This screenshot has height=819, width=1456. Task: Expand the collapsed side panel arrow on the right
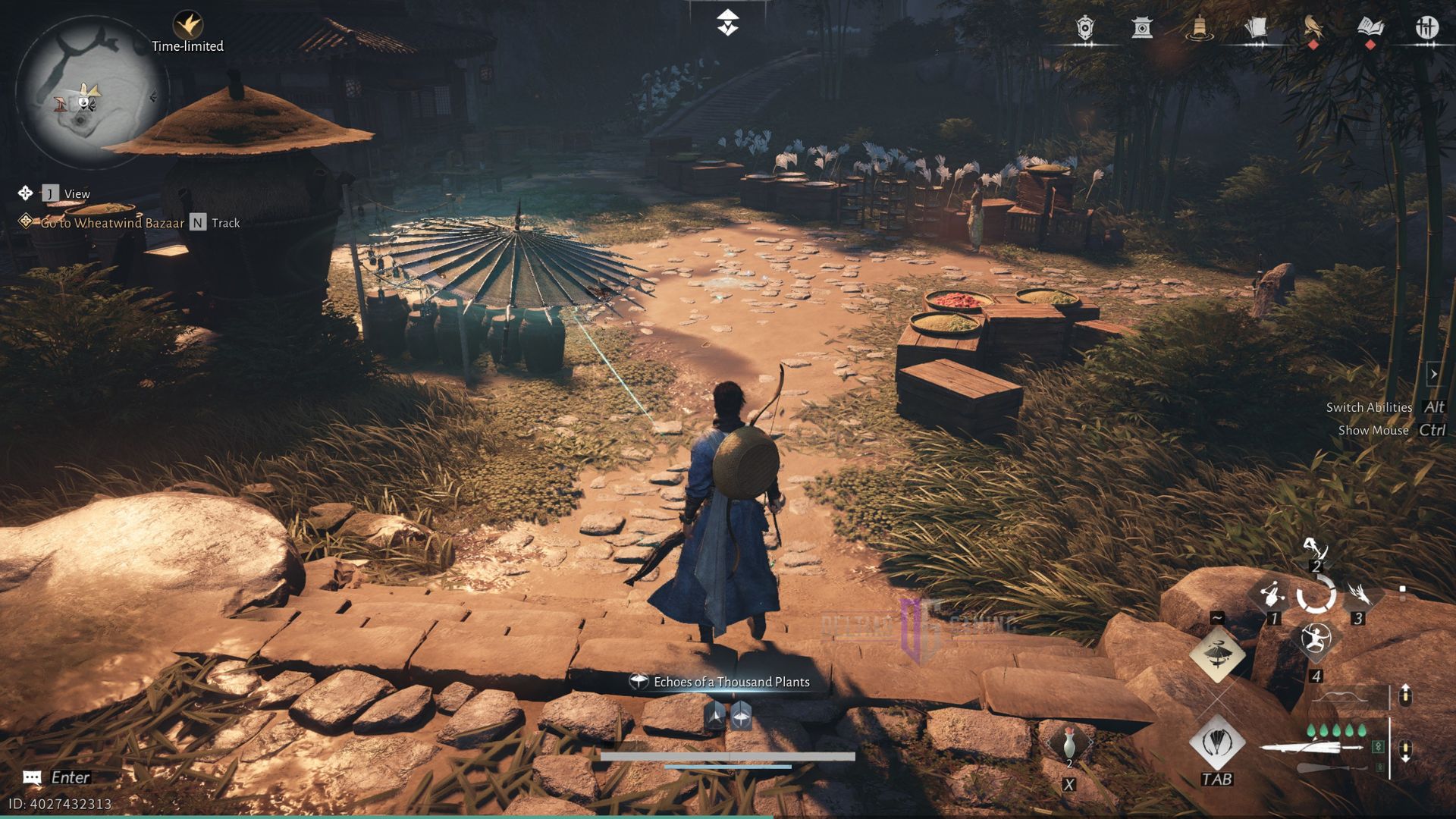(1435, 373)
